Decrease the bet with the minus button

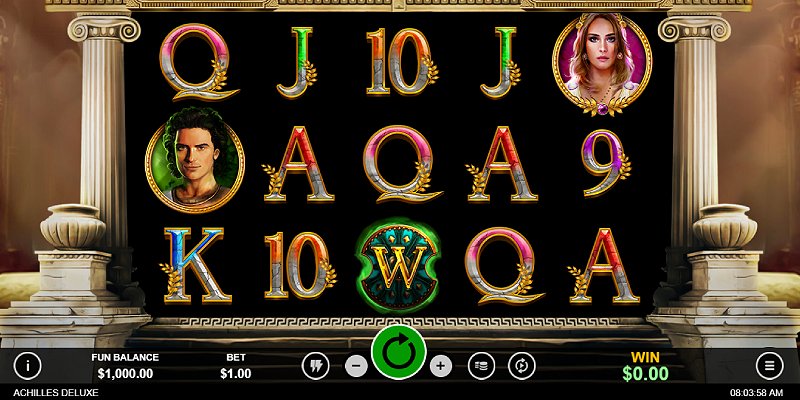point(356,366)
